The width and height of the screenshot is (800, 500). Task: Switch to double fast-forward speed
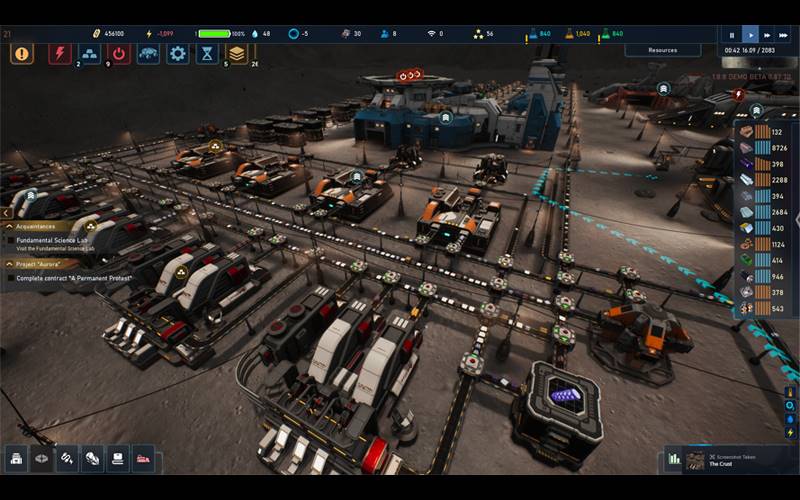pyautogui.click(x=767, y=34)
